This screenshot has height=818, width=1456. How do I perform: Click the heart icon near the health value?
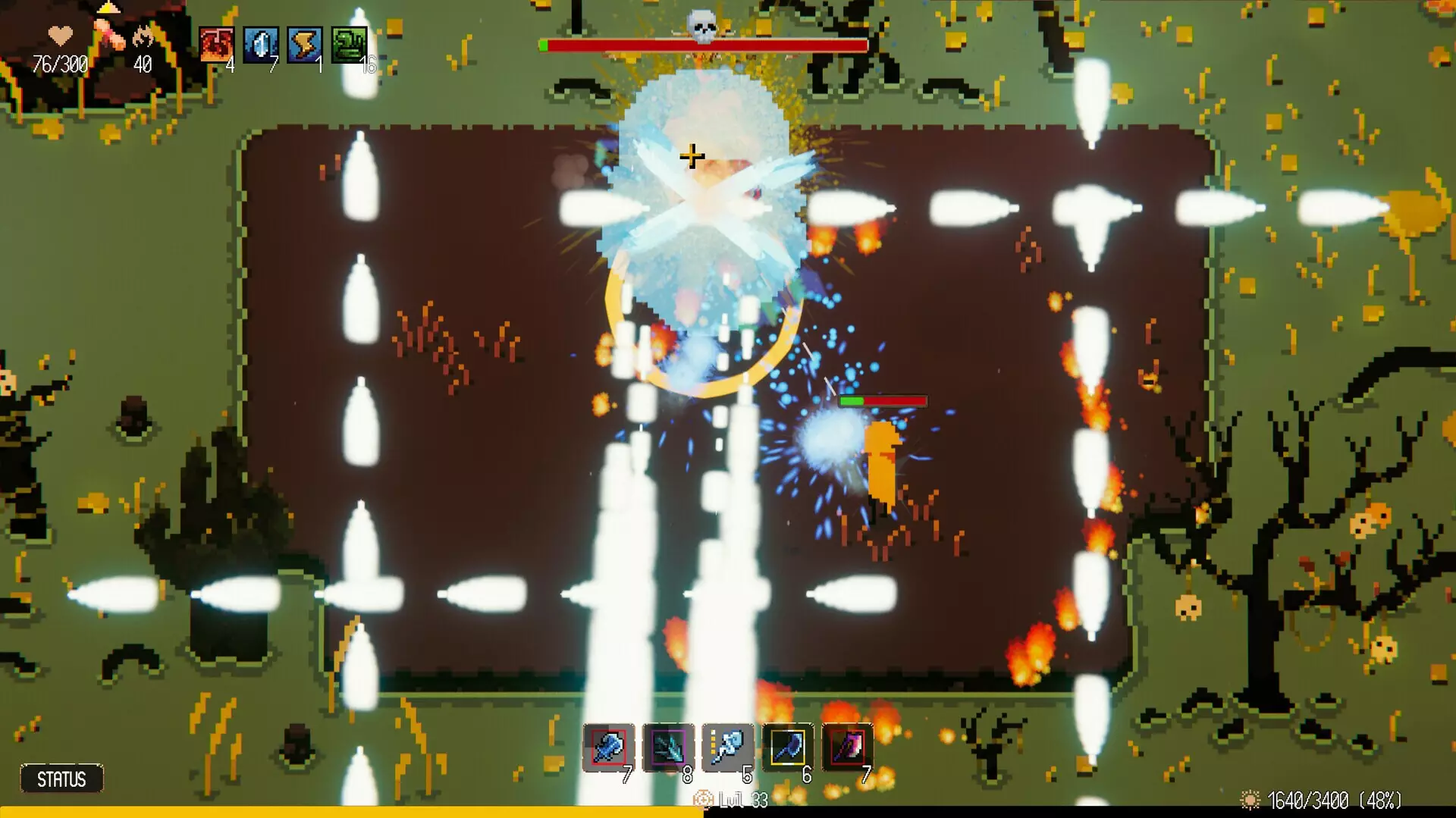(59, 33)
